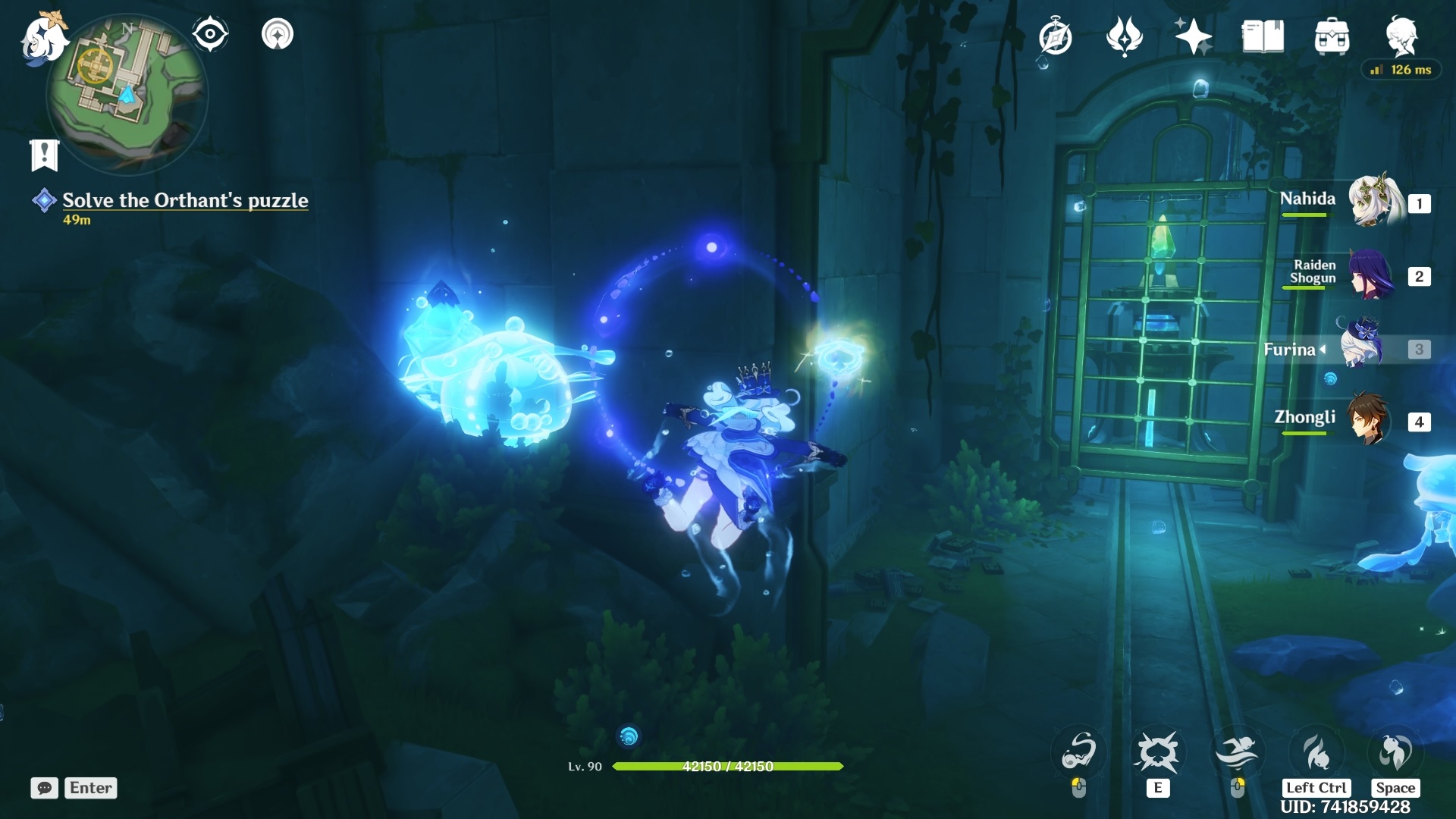Toggle the Elemental Sight eye icon
This screenshot has width=1456, height=819.
click(x=210, y=34)
